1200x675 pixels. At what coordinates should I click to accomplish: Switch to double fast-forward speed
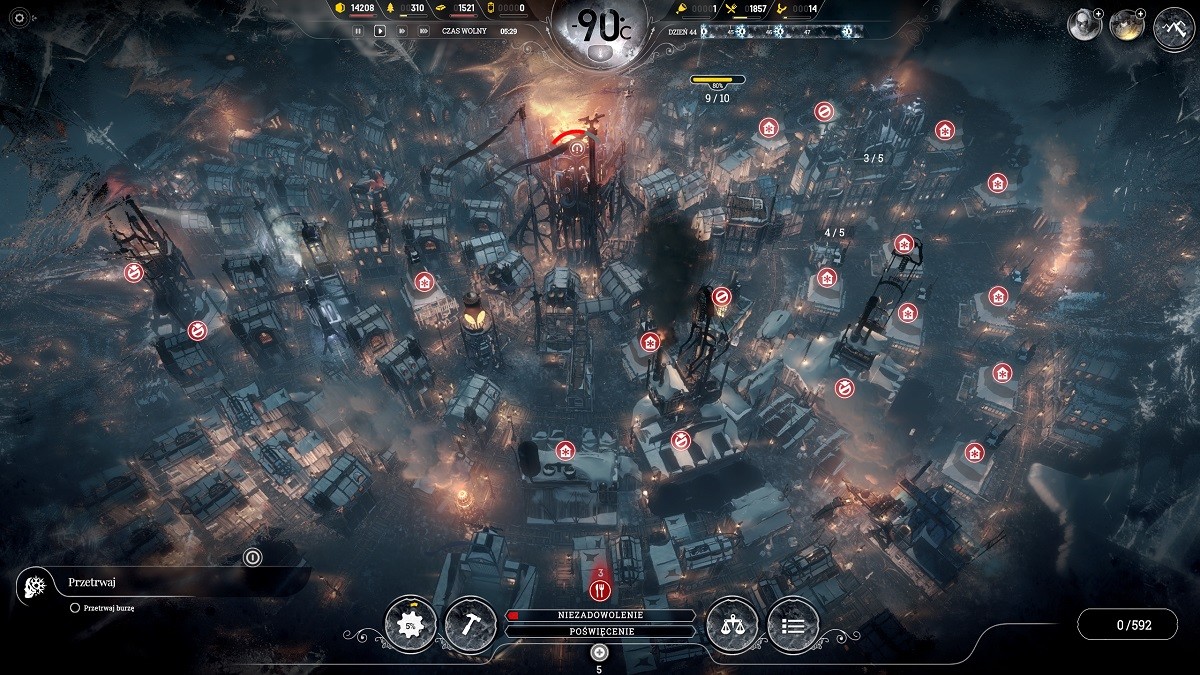pos(402,31)
